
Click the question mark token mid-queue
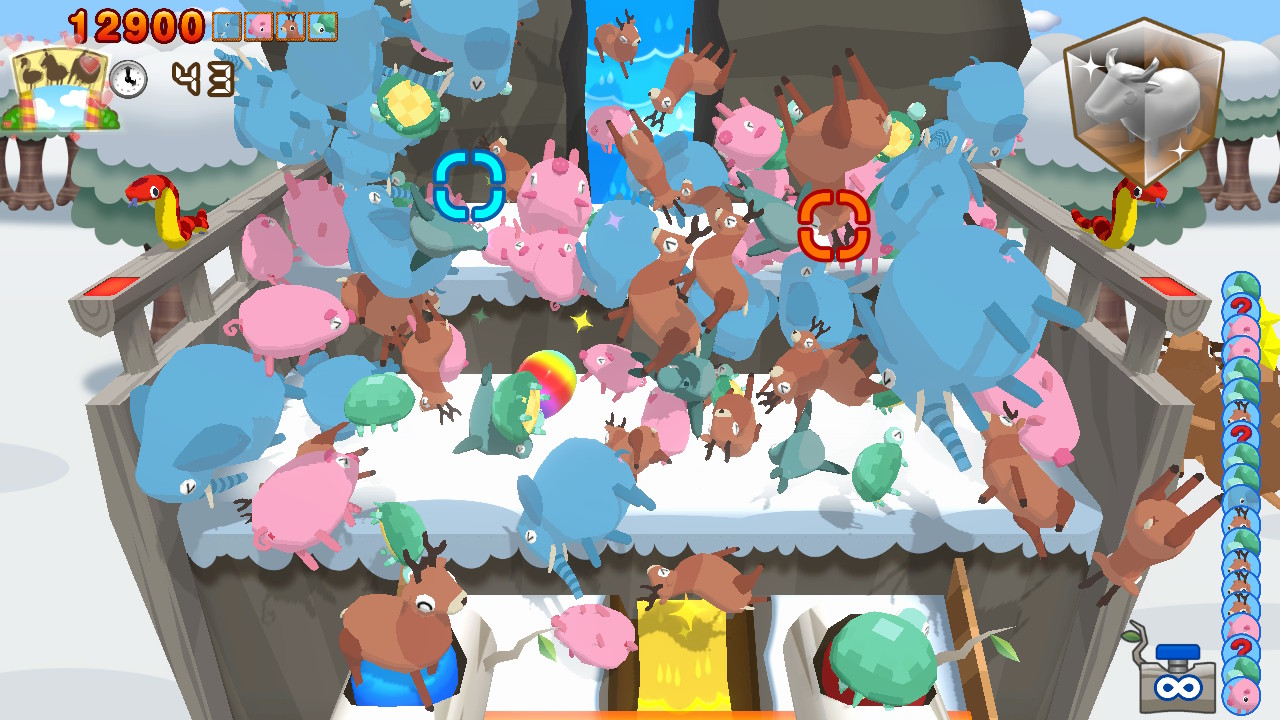click(x=1242, y=436)
